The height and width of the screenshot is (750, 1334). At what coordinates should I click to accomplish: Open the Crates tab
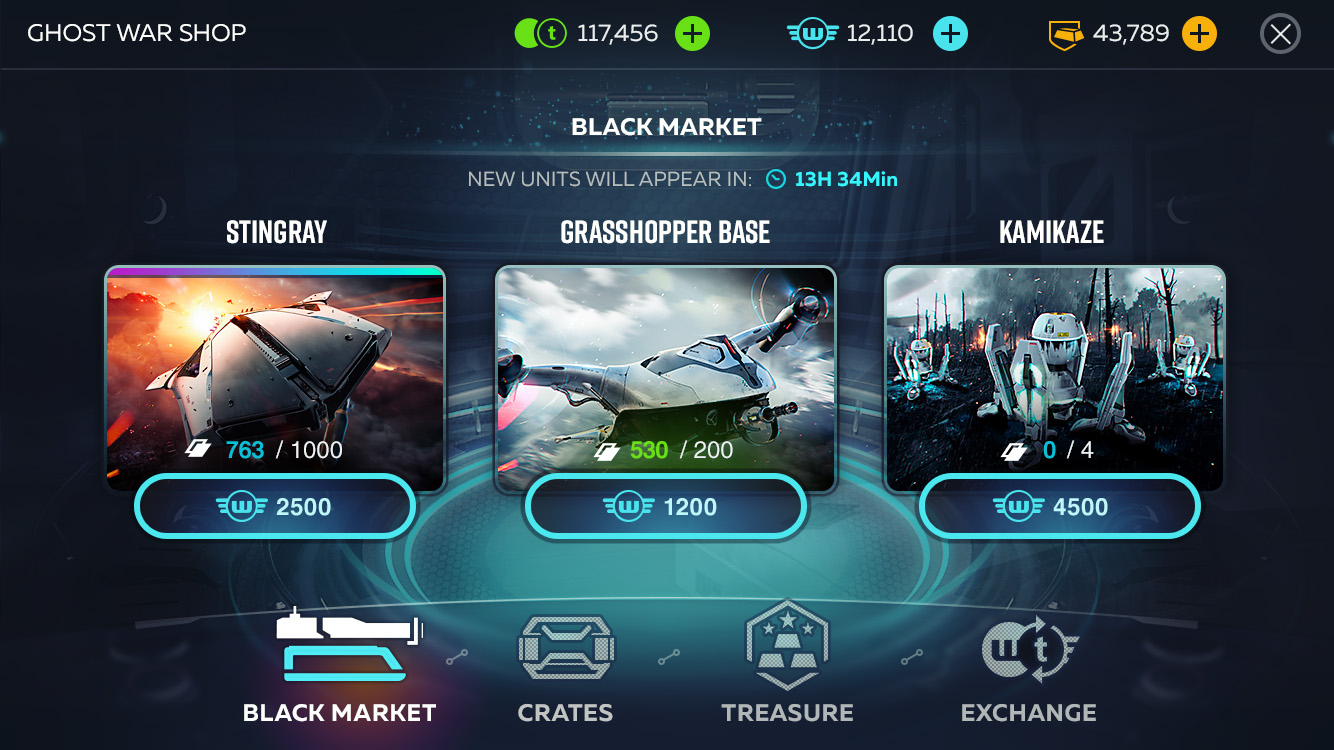(x=565, y=665)
